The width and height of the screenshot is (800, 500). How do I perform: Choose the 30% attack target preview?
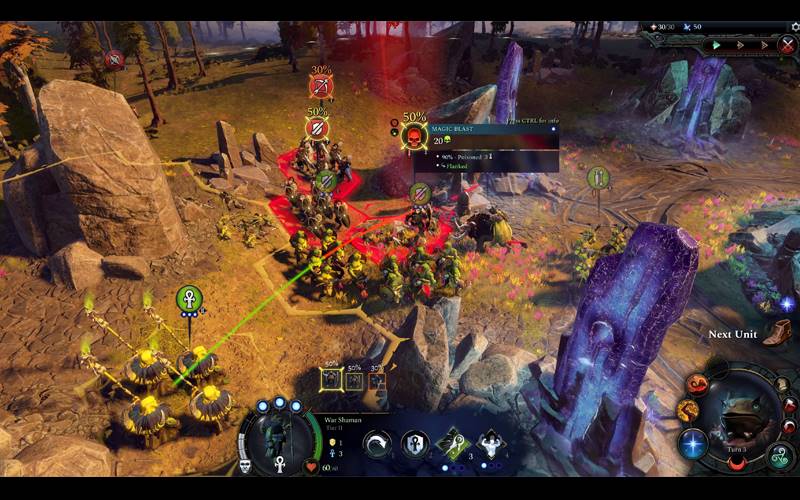376,379
